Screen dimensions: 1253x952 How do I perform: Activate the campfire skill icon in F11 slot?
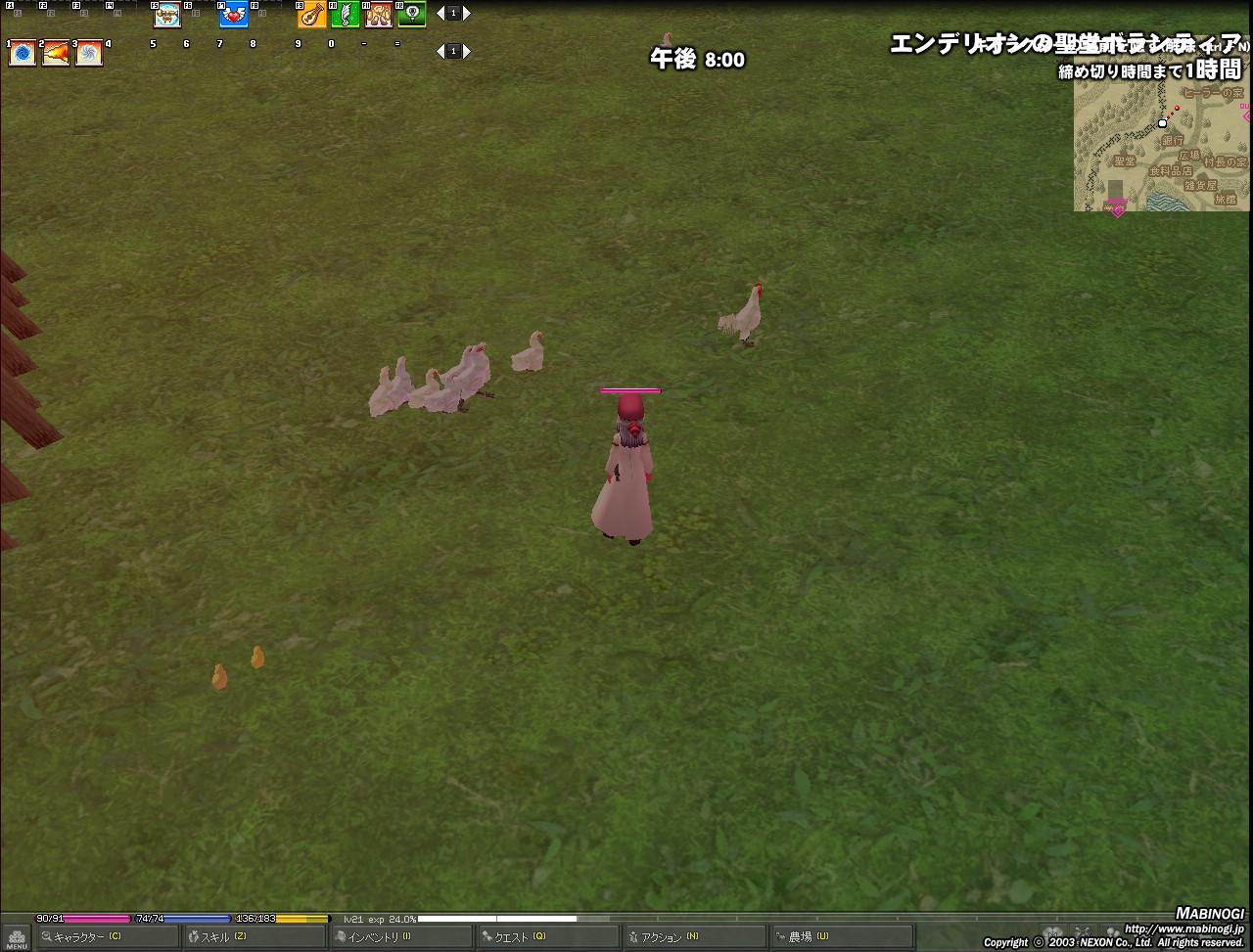(379, 16)
